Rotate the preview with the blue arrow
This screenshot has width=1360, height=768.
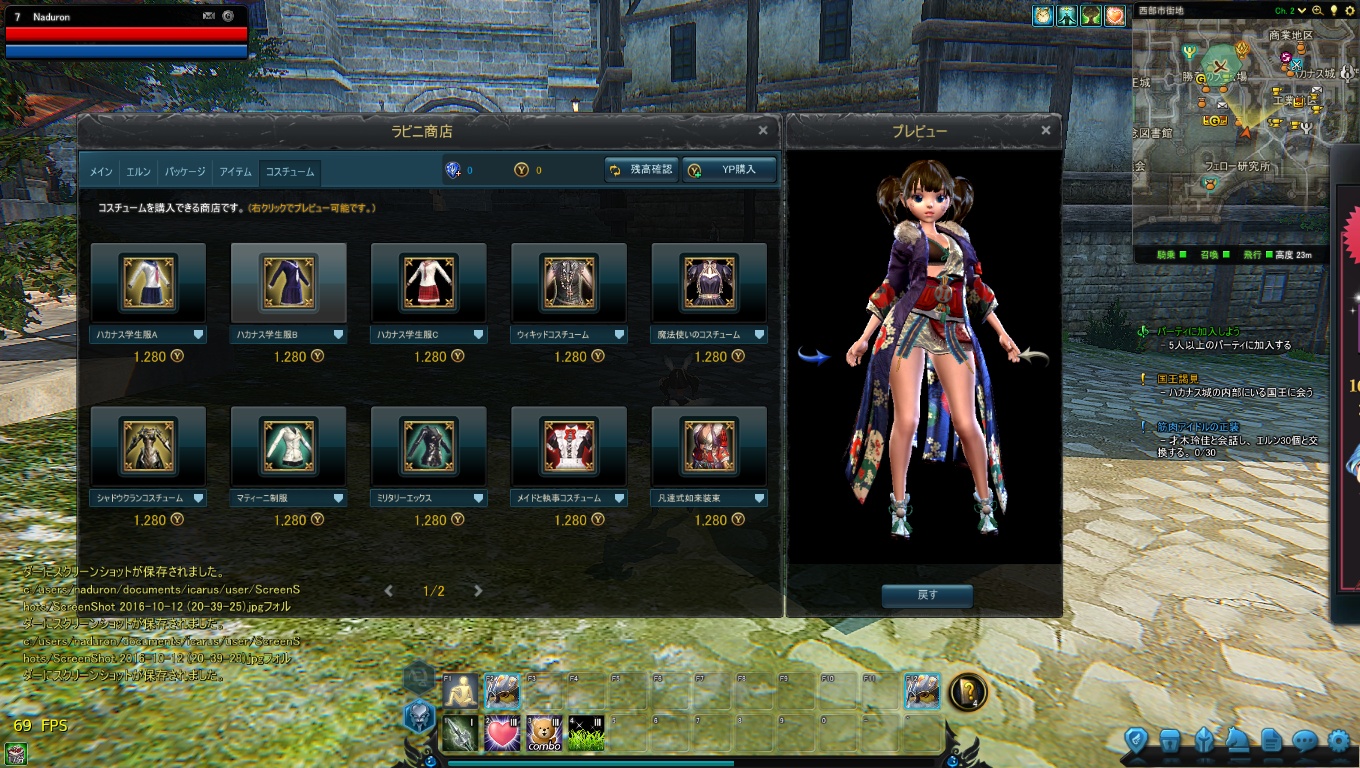coord(814,356)
